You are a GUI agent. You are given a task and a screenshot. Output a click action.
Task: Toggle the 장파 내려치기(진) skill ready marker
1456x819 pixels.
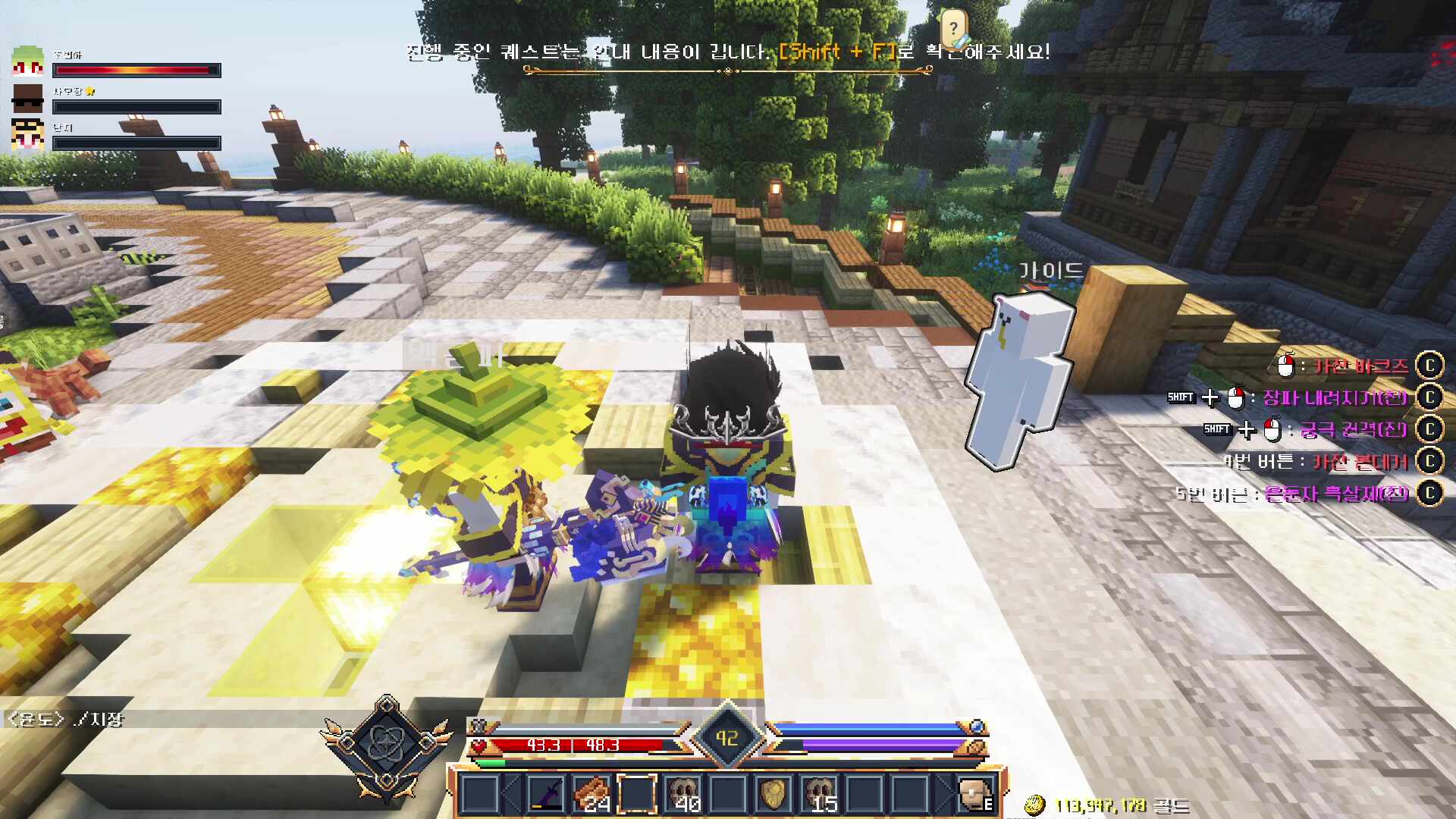click(x=1432, y=397)
